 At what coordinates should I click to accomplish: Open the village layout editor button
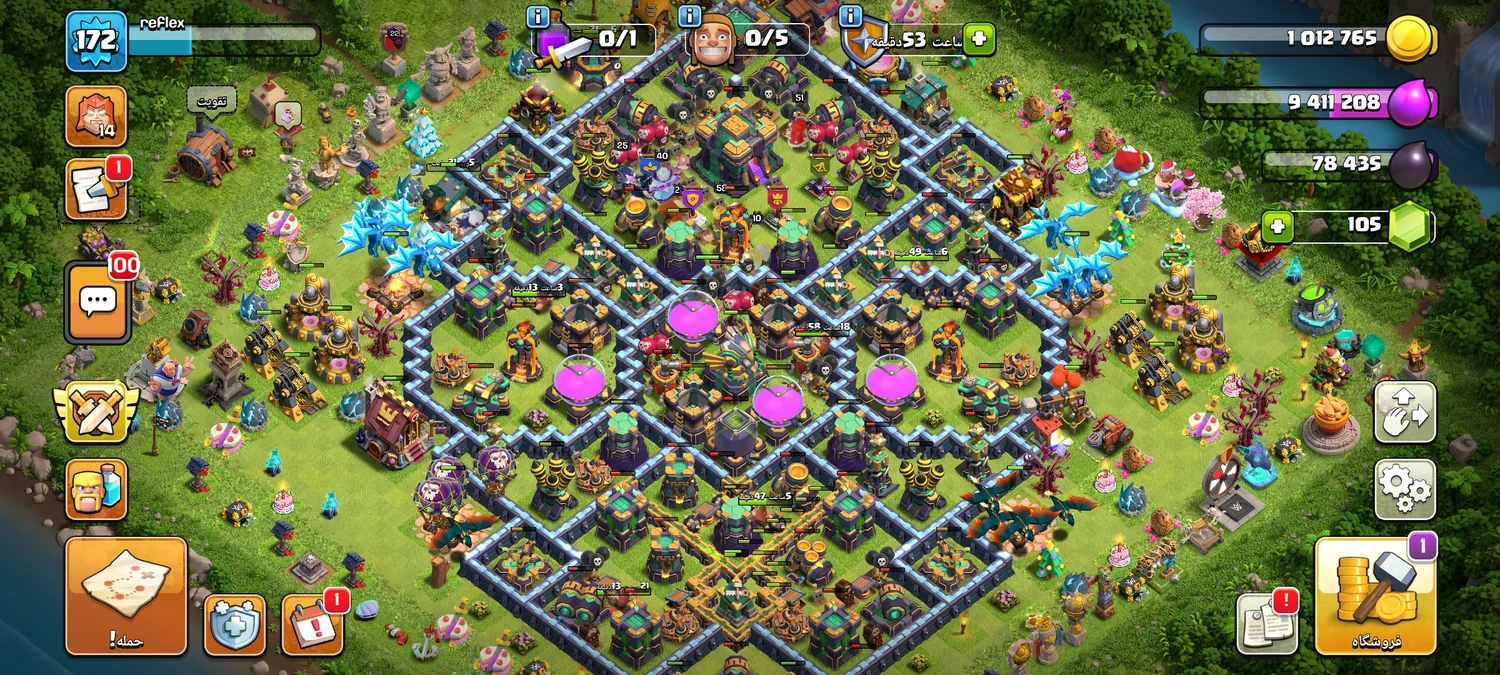(x=1405, y=412)
